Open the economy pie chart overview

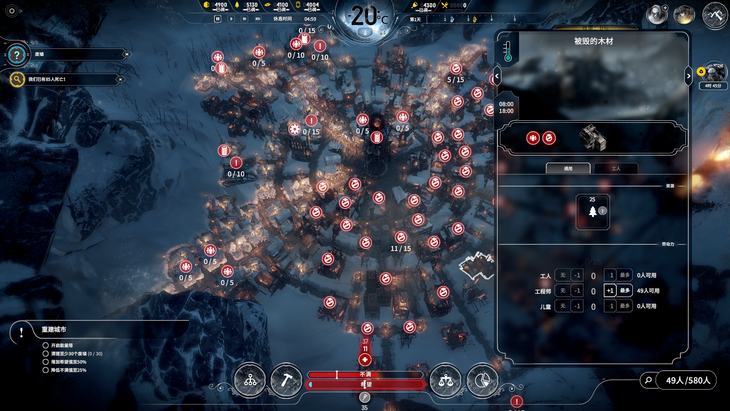click(482, 379)
